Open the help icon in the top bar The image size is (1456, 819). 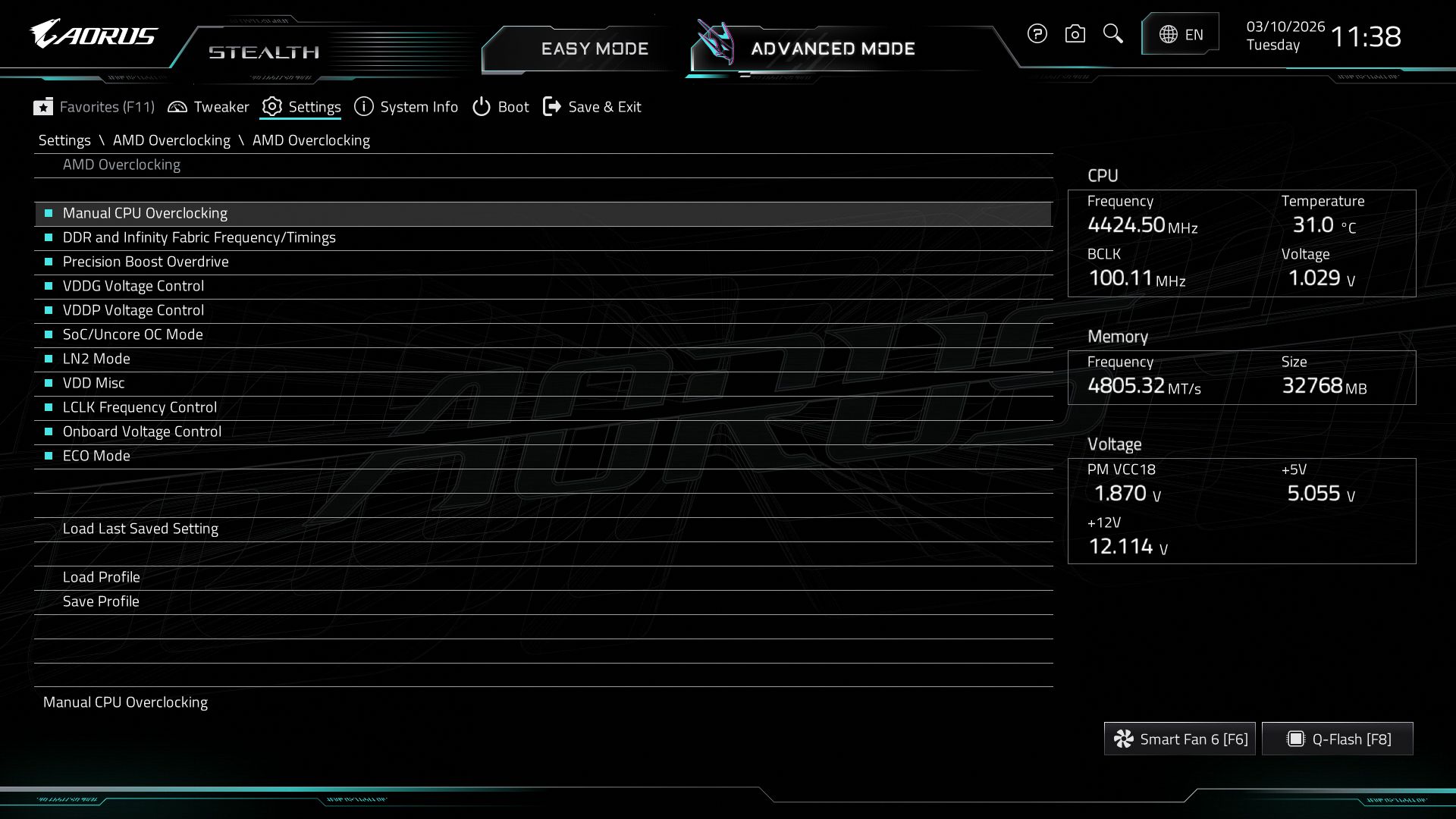(1037, 34)
